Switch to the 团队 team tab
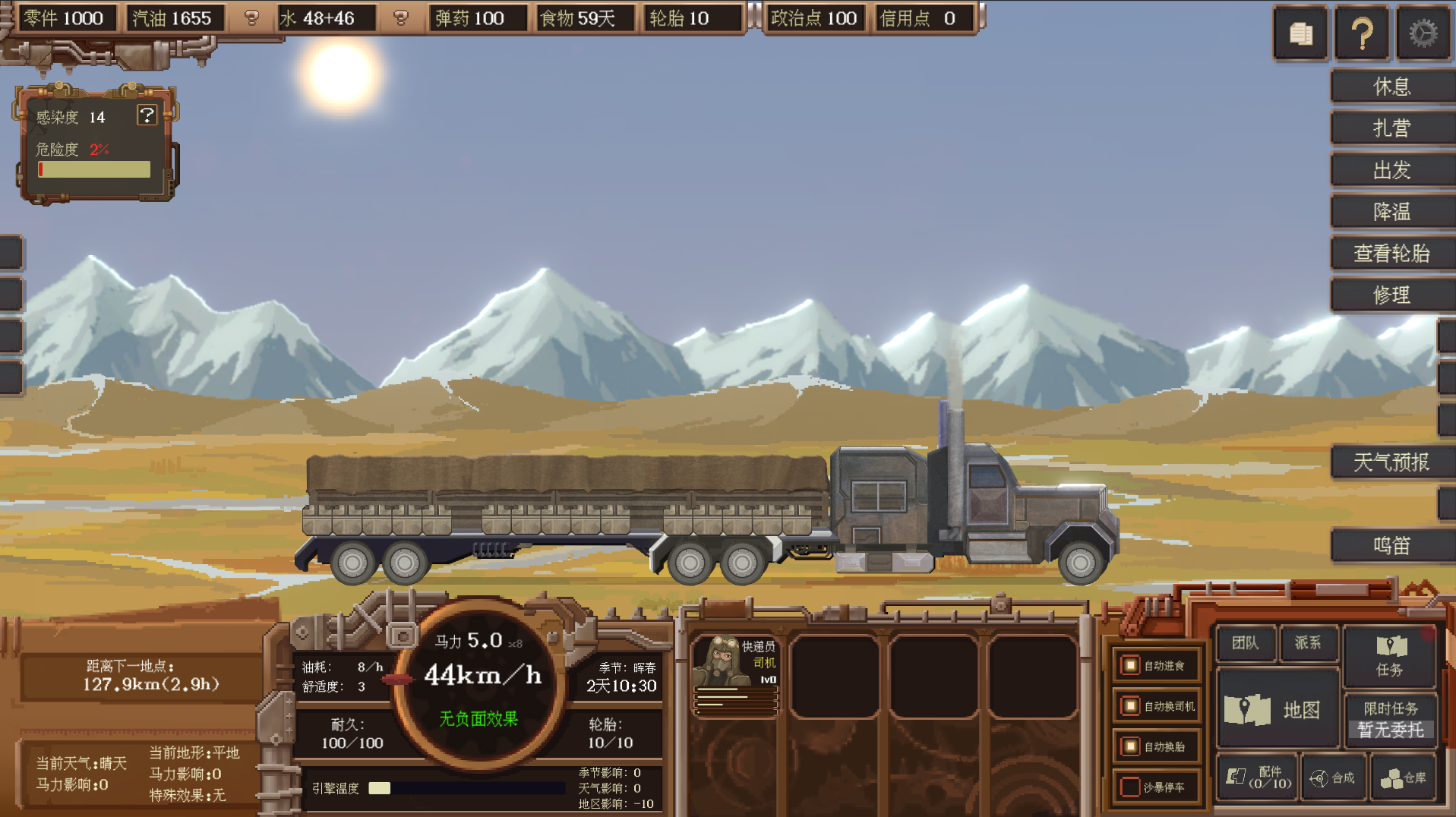 point(1245,643)
